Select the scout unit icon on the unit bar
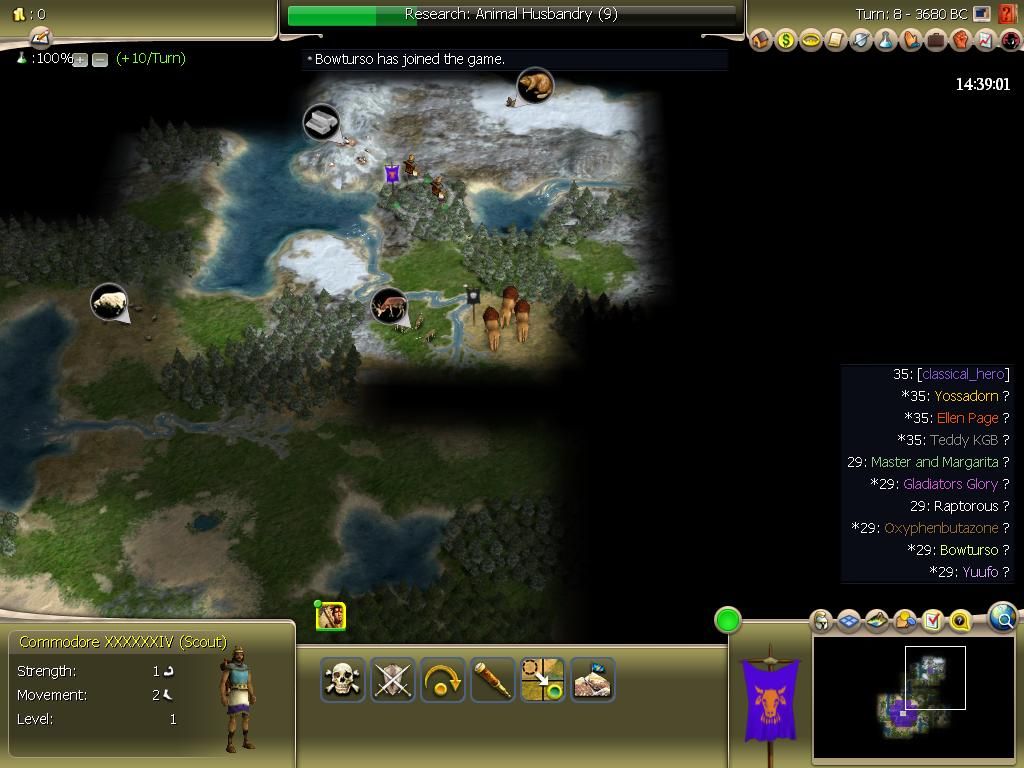1024x768 pixels. [331, 617]
